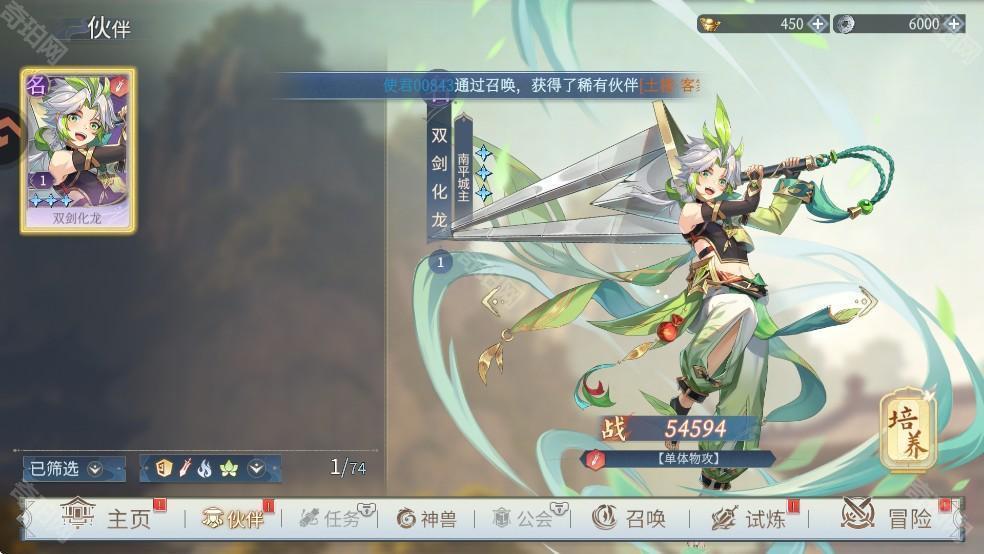Select the 双剑化龙 companion card
Image resolution: width=984 pixels, height=554 pixels.
coord(78,150)
